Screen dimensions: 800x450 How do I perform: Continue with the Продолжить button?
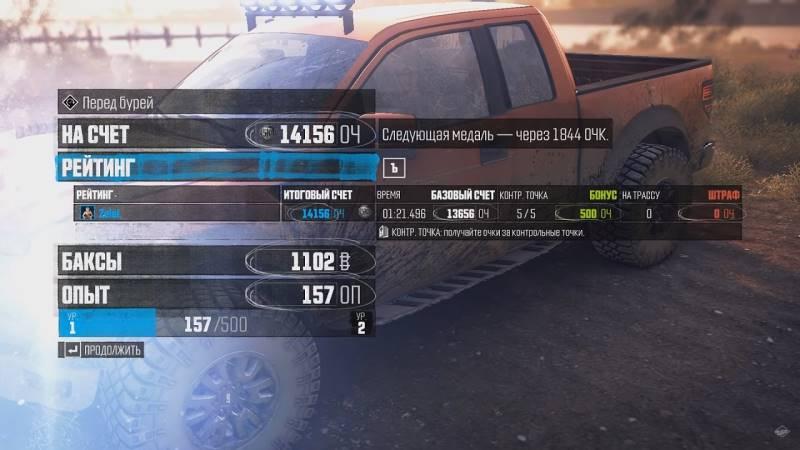click(x=102, y=350)
